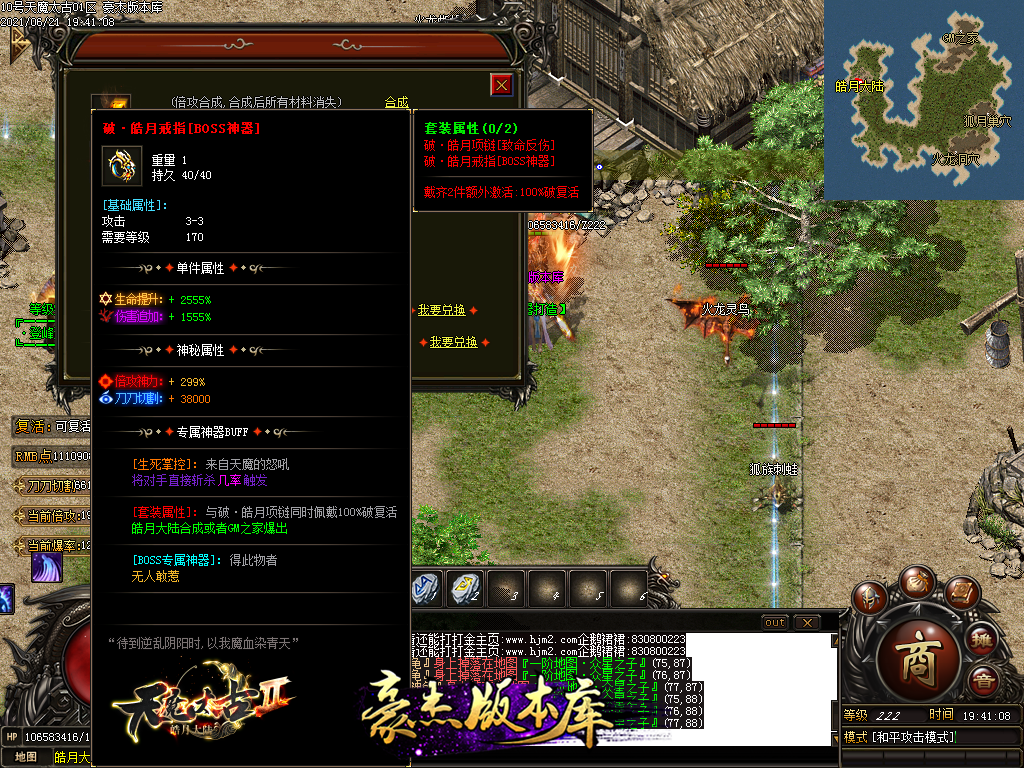
Task: Click the 合成 synthesize link
Action: (397, 102)
